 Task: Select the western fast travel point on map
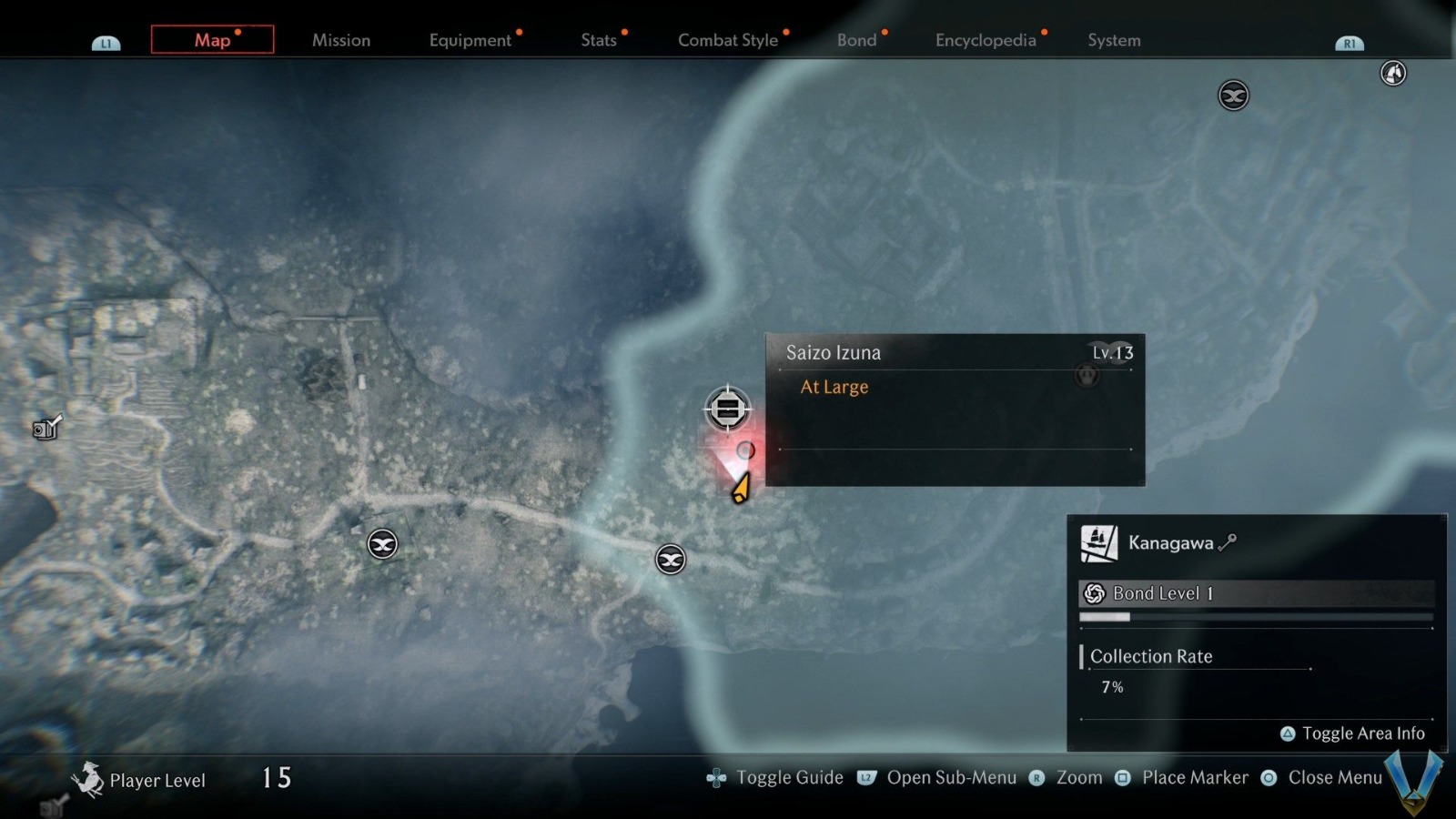(x=382, y=544)
